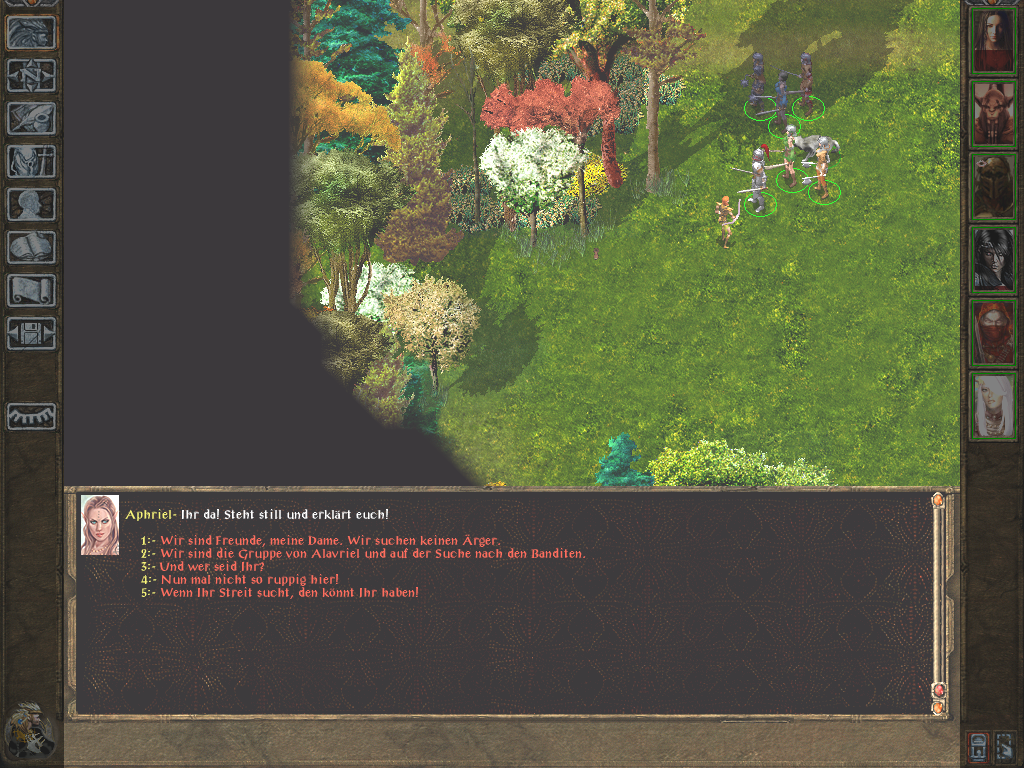Select the green hooded figure portrait

pos(994,187)
